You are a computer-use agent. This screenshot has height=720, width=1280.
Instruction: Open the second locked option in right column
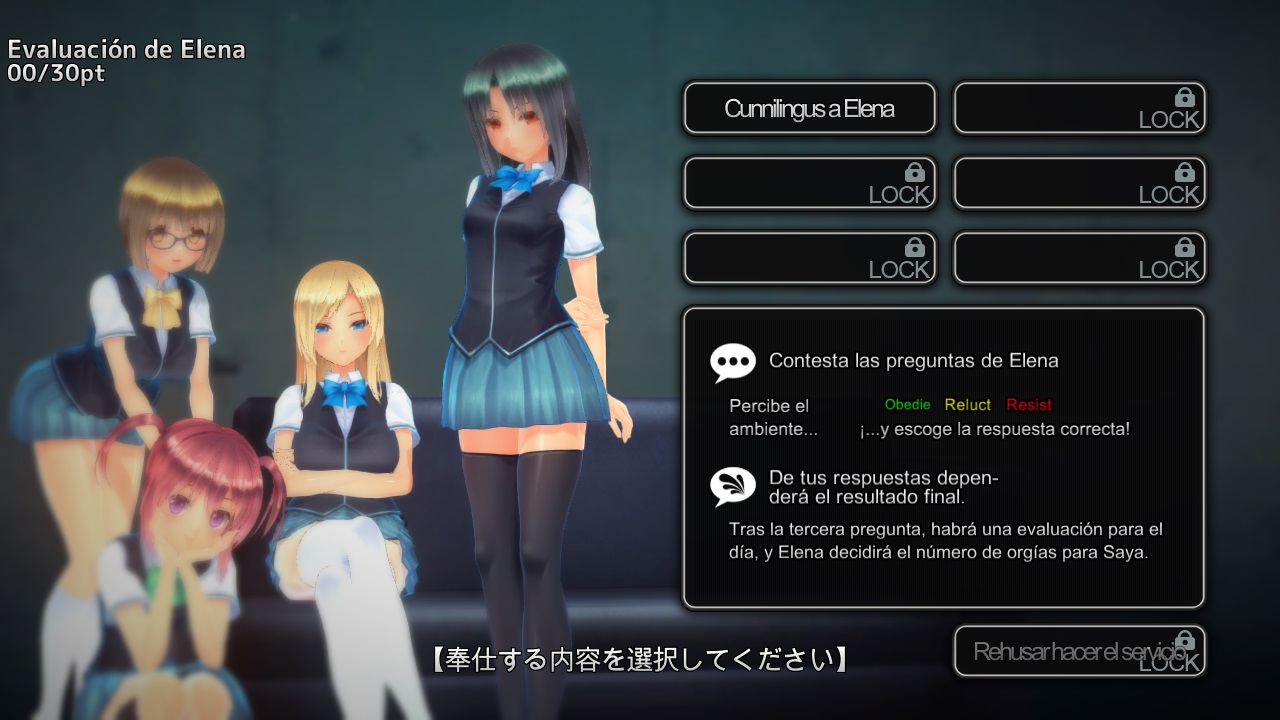[x=1080, y=183]
